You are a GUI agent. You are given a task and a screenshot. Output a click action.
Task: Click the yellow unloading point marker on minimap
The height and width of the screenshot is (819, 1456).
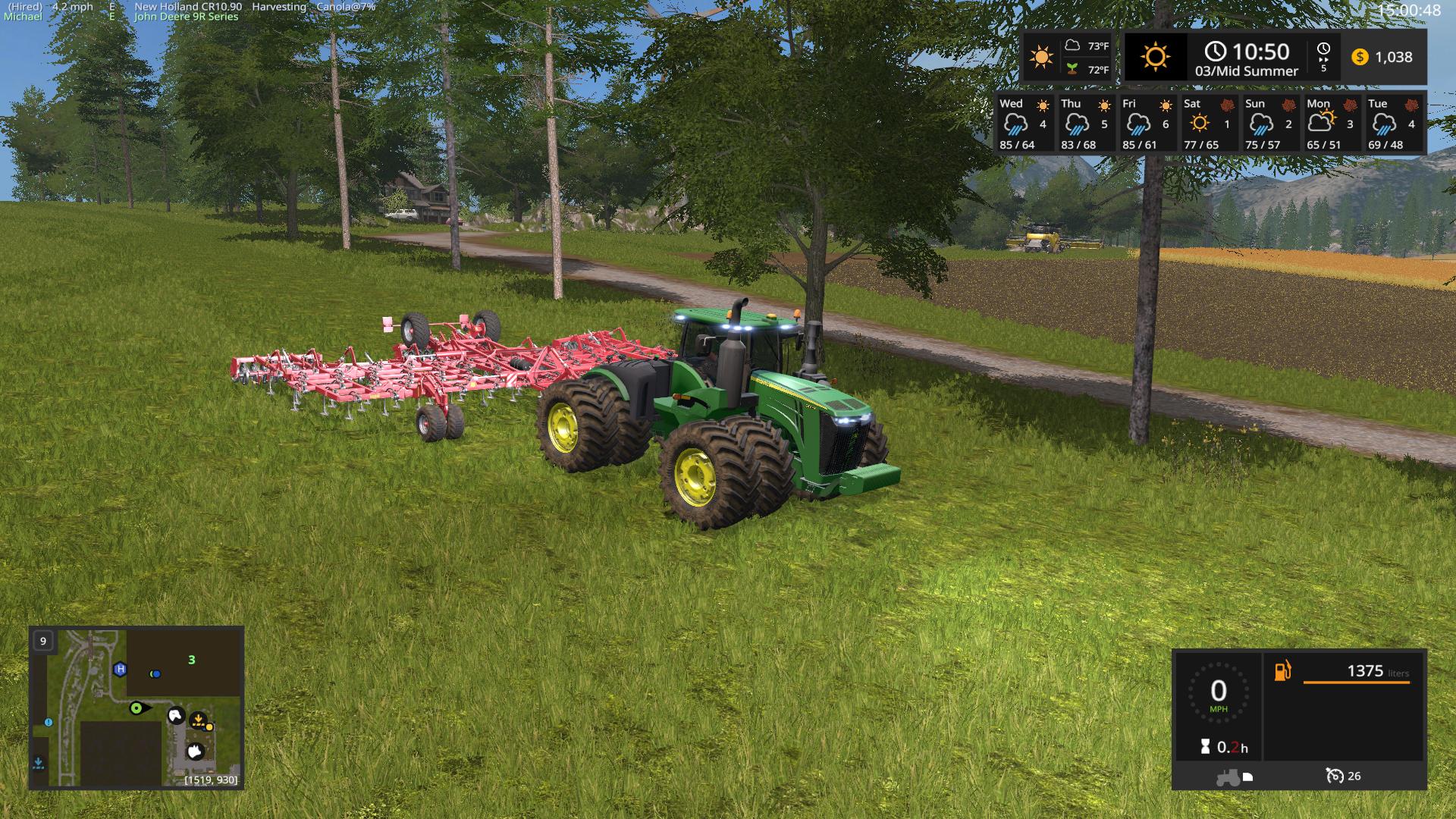point(199,719)
